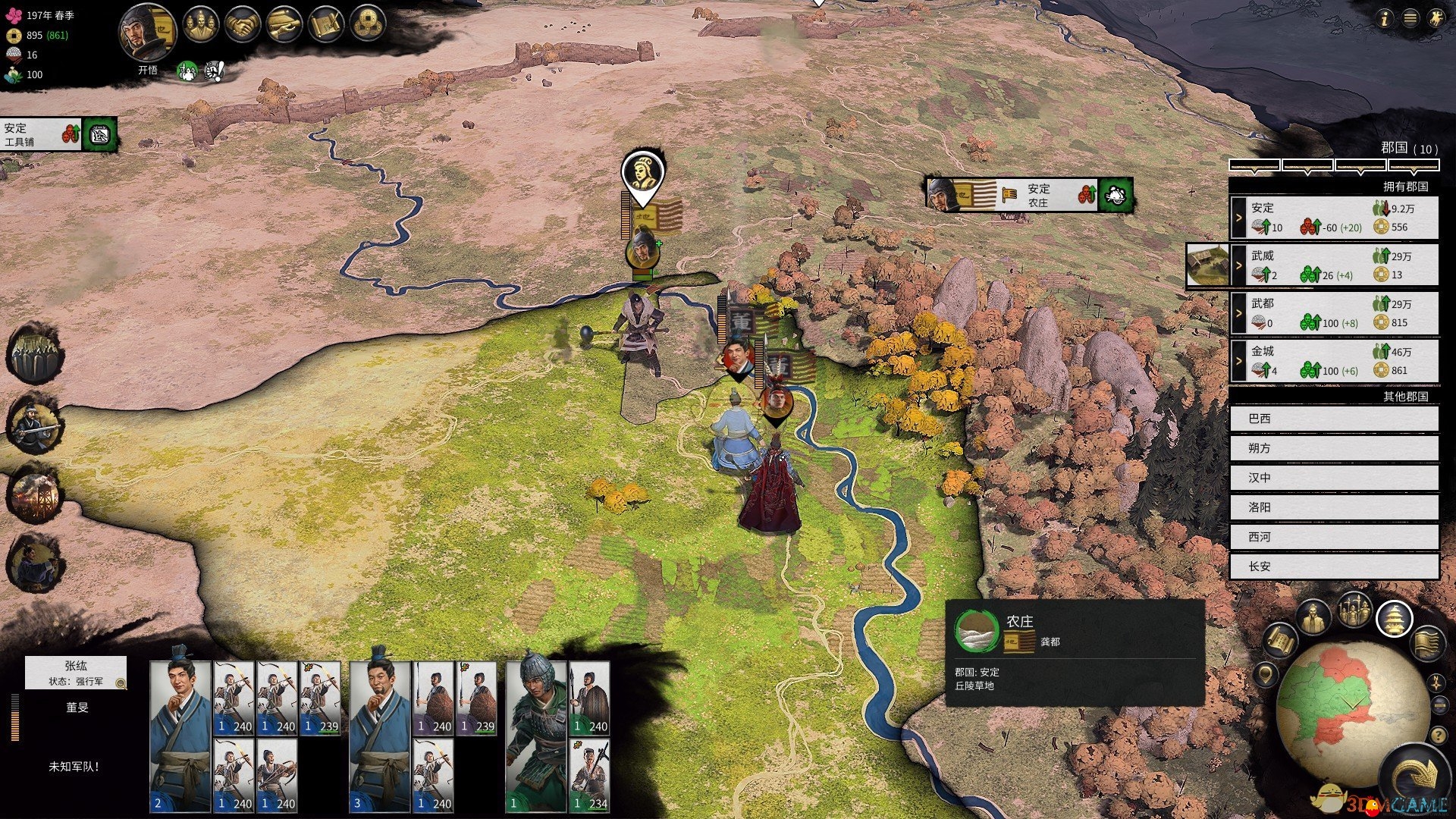Open the help question mark button
This screenshot has height=819, width=1456.
[1438, 735]
